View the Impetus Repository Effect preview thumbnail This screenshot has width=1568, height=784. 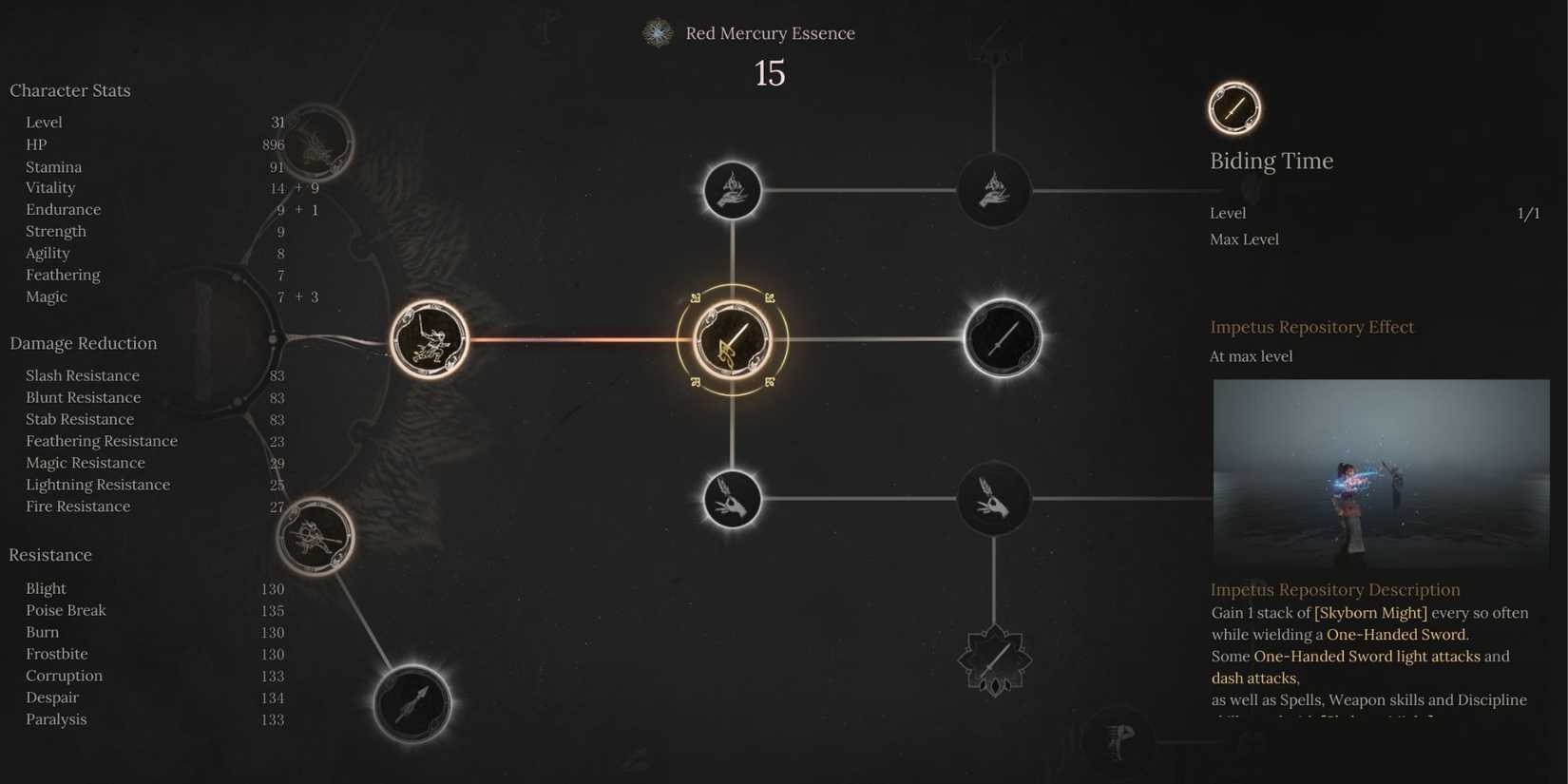[1380, 473]
